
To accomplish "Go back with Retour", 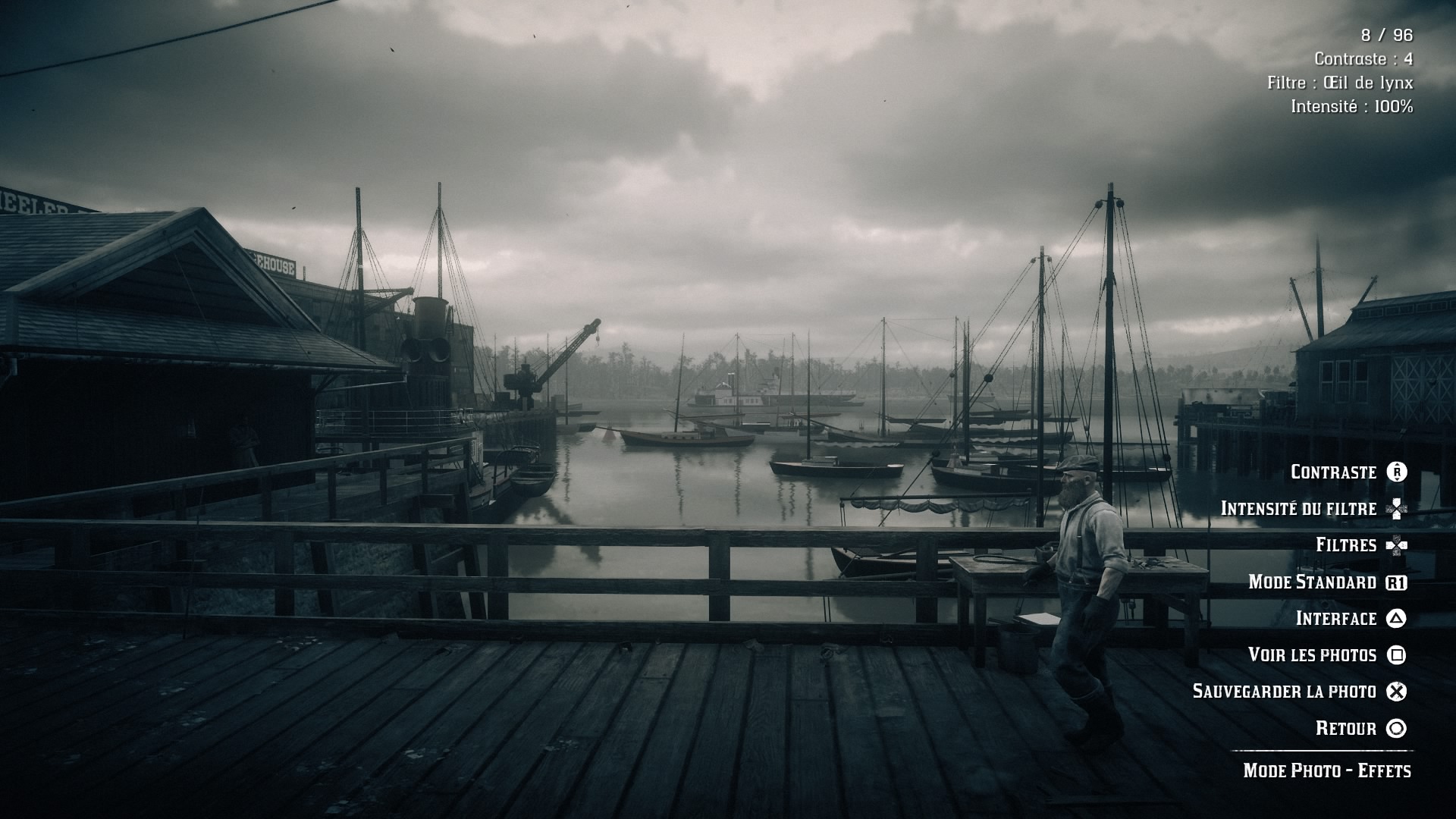I will (1346, 729).
